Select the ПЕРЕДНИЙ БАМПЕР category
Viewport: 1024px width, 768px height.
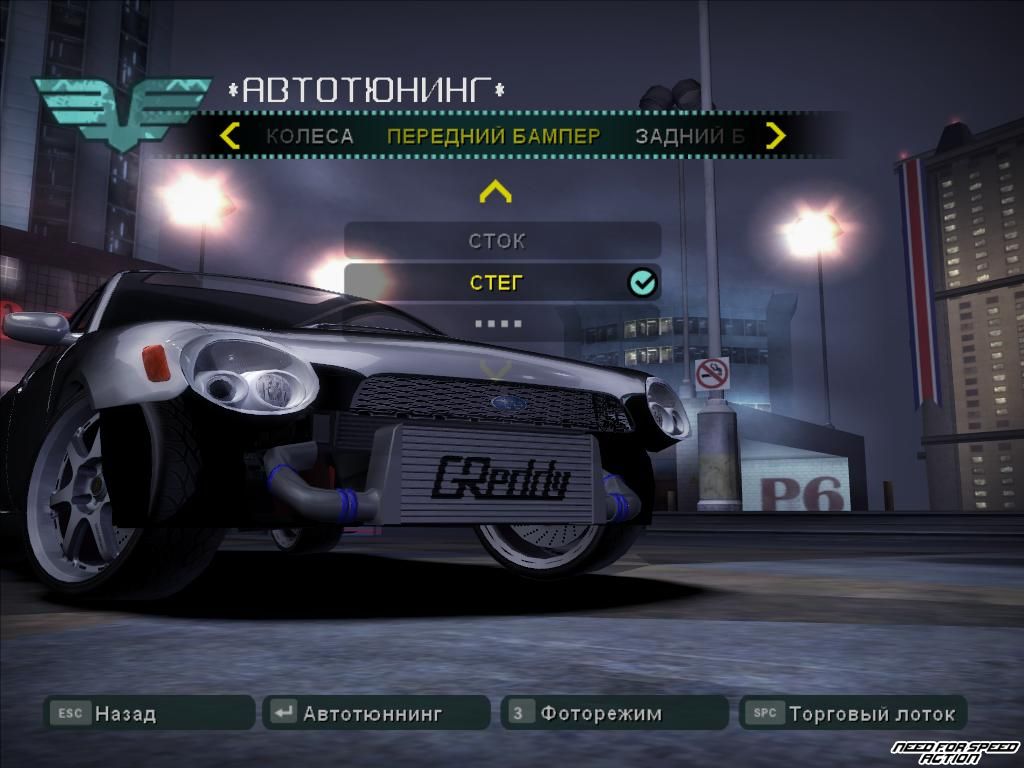[493, 137]
